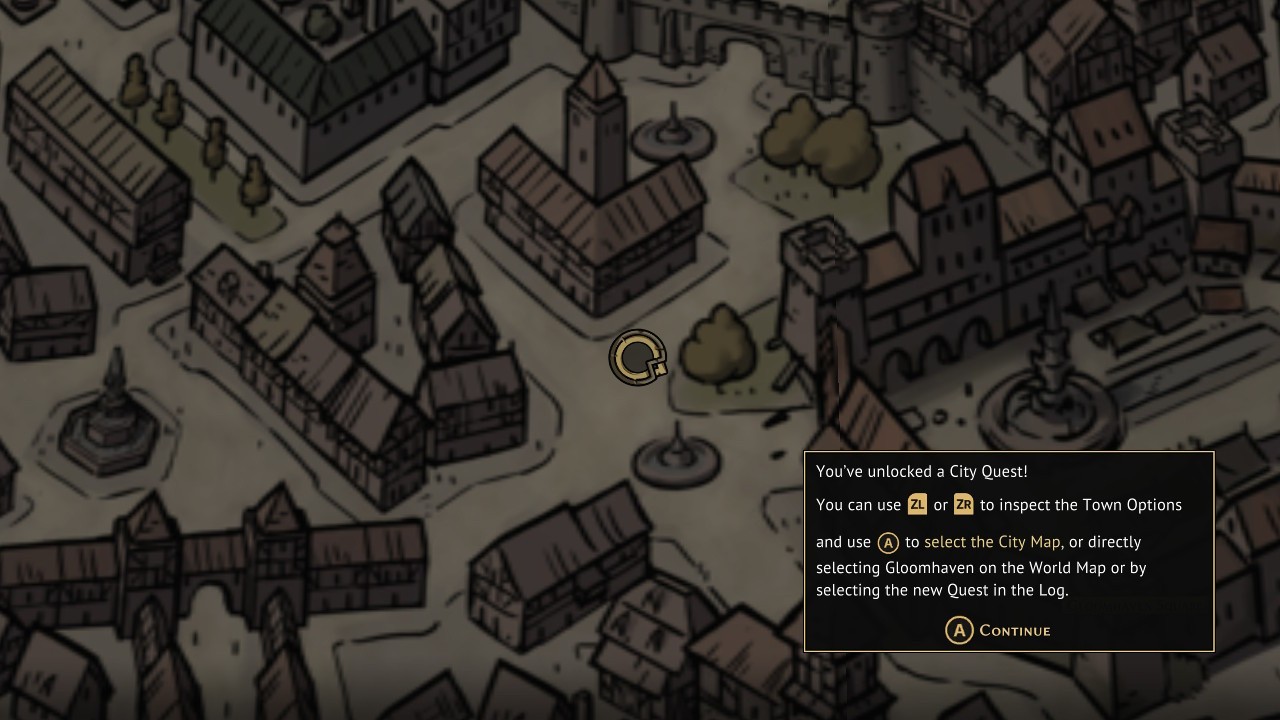Select the gold ring quest marker on the map

coord(637,357)
